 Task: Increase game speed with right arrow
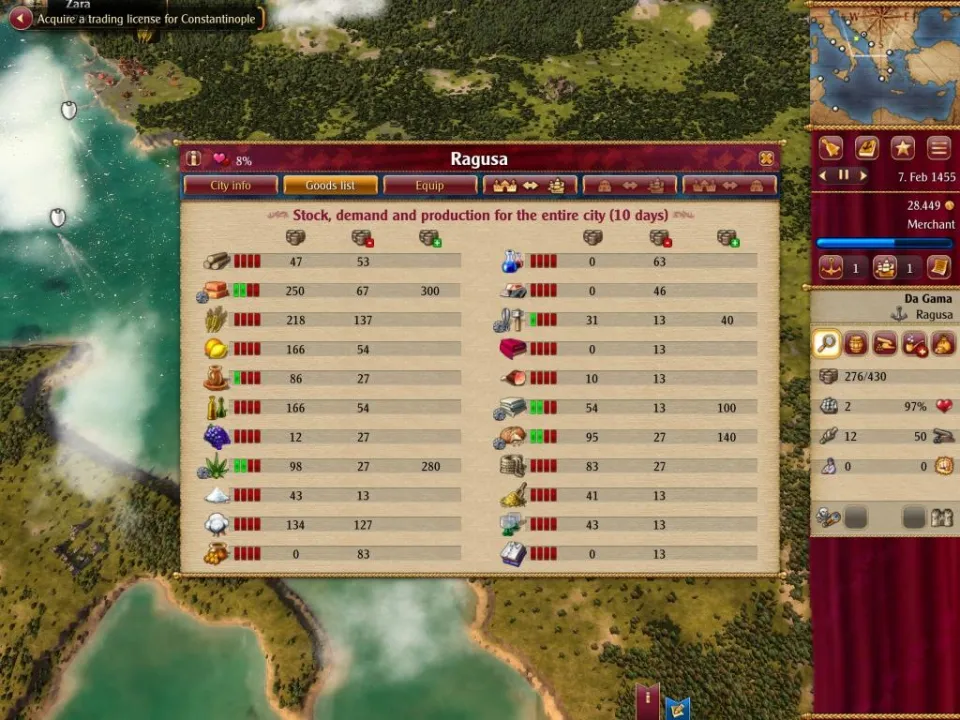point(862,175)
